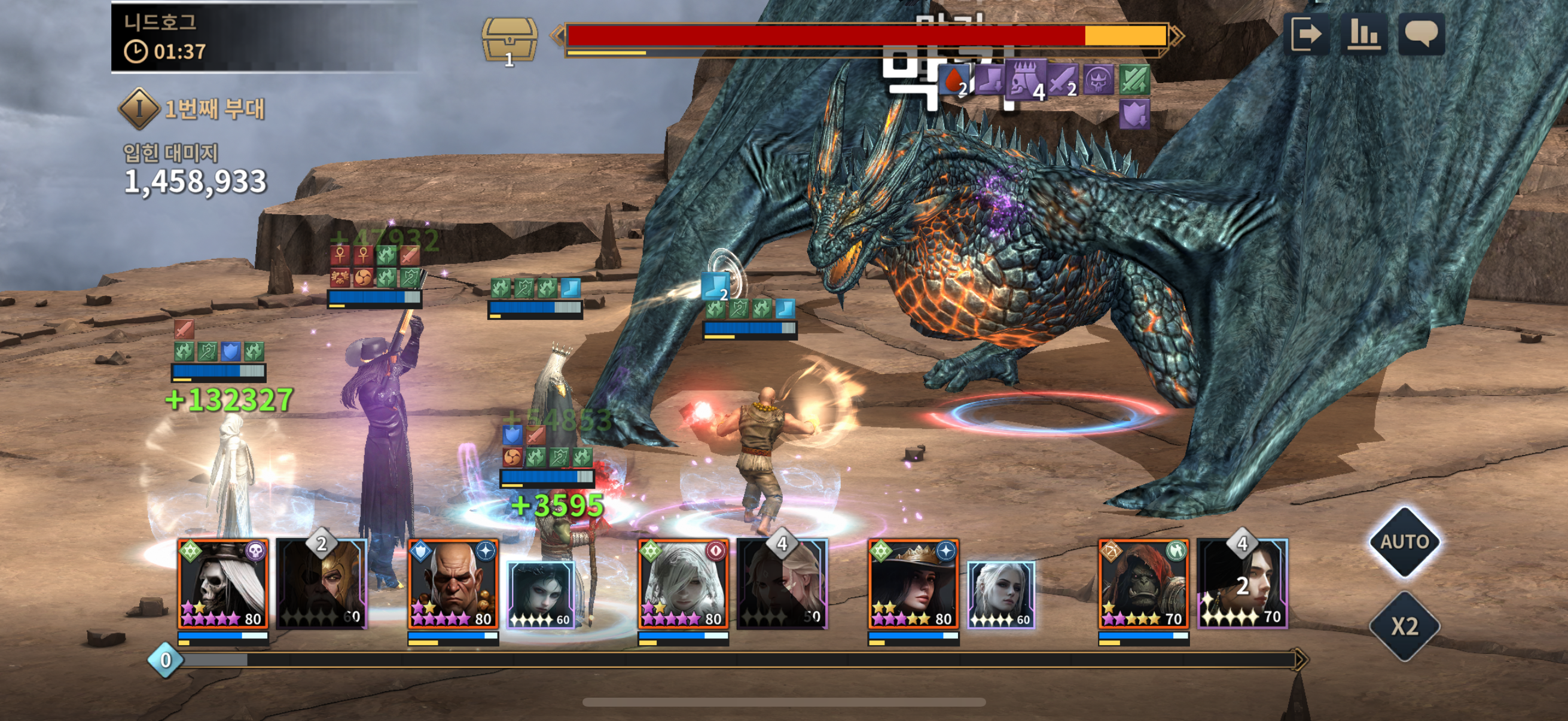Viewport: 1568px width, 721px height.
Task: Open the chat speech bubble
Action: (x=1421, y=34)
